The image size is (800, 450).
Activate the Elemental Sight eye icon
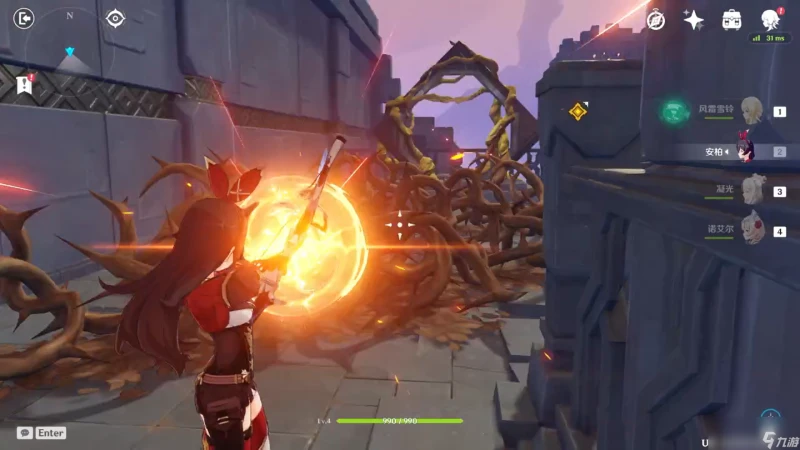point(115,18)
